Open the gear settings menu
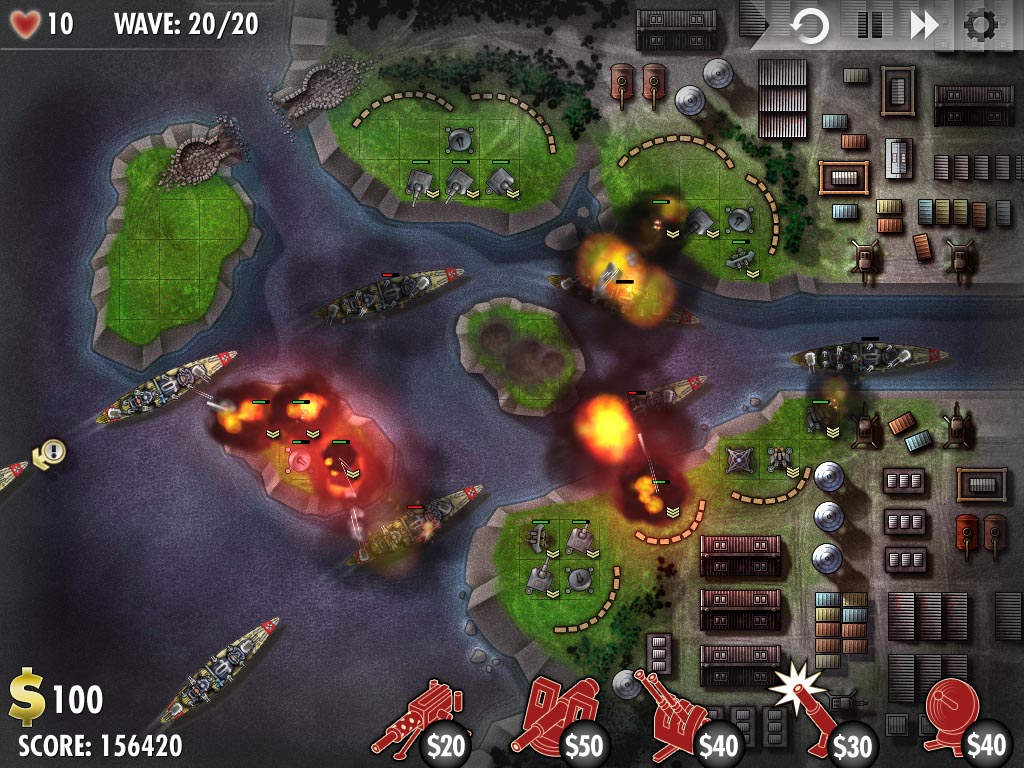The image size is (1024, 768). 982,25
